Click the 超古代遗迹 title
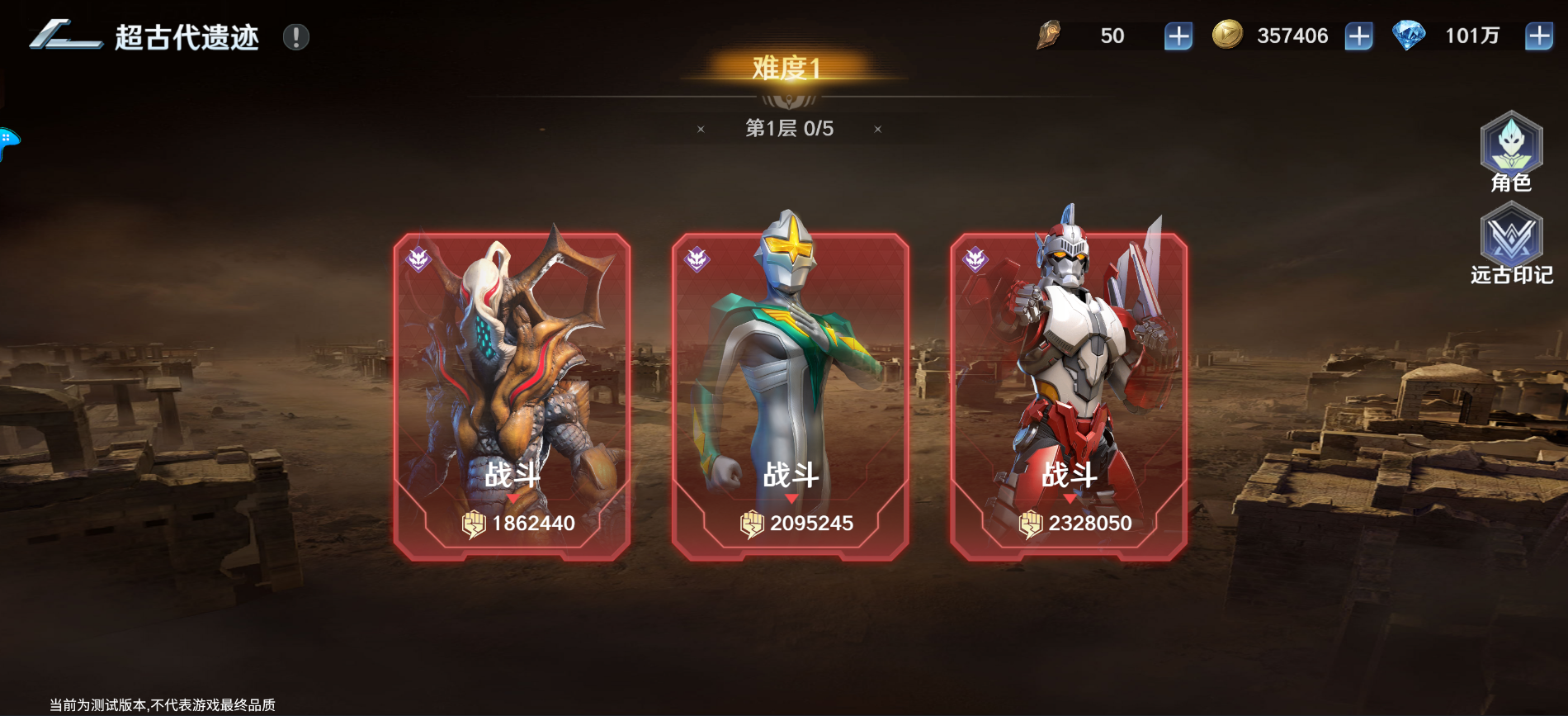 tap(186, 36)
